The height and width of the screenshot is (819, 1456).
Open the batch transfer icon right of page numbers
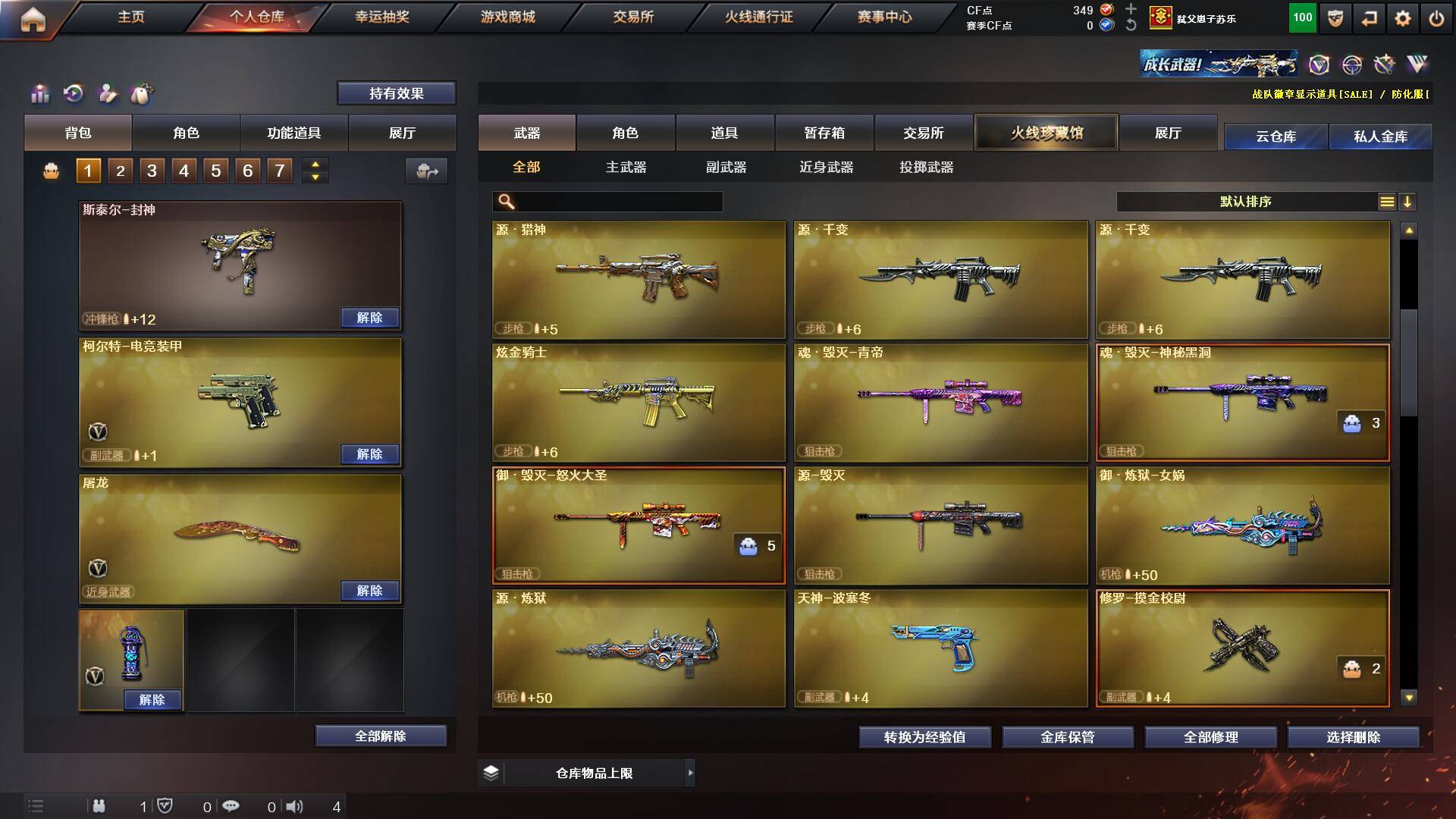tap(427, 171)
